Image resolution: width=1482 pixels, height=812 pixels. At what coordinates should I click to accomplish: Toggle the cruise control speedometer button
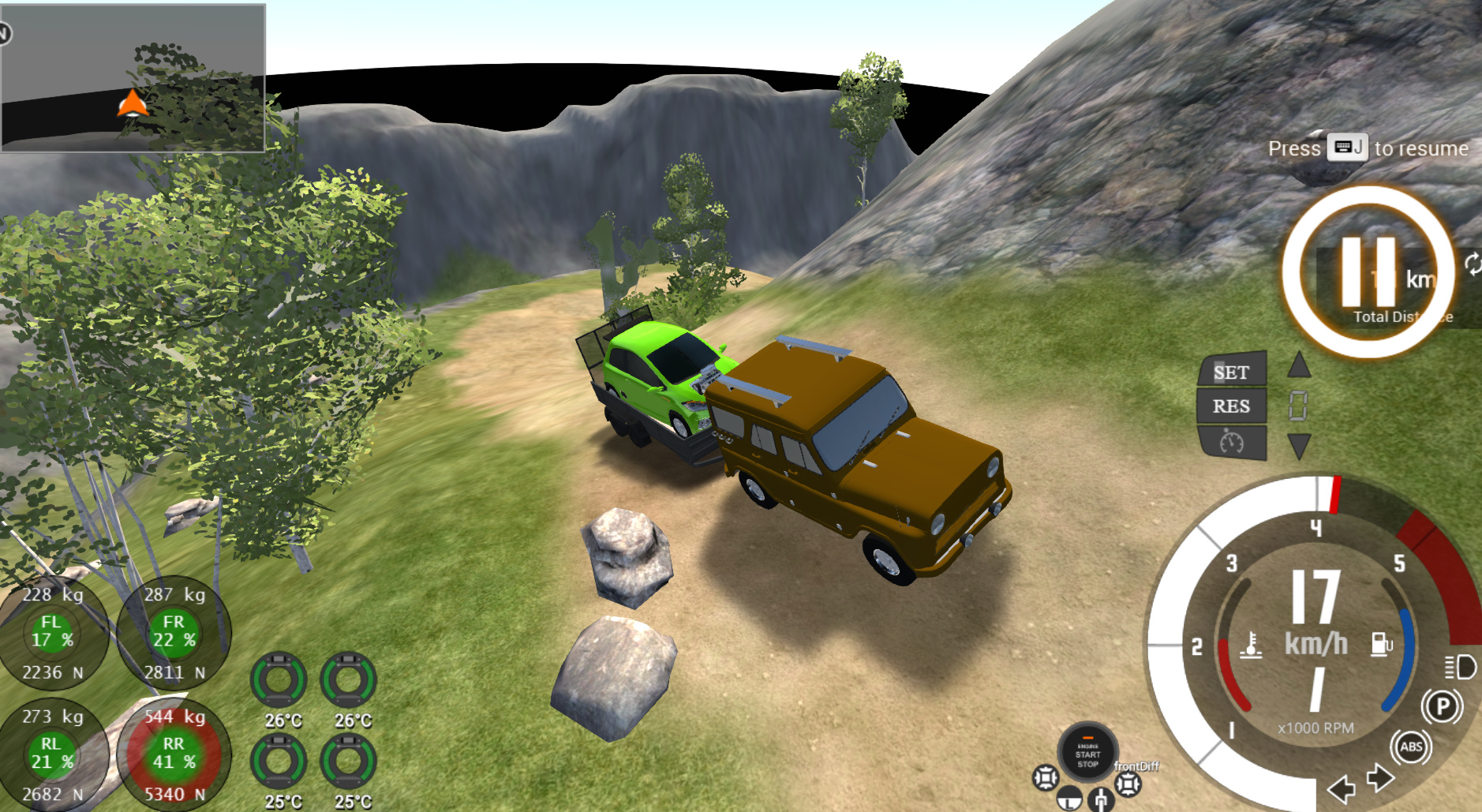point(1232,442)
